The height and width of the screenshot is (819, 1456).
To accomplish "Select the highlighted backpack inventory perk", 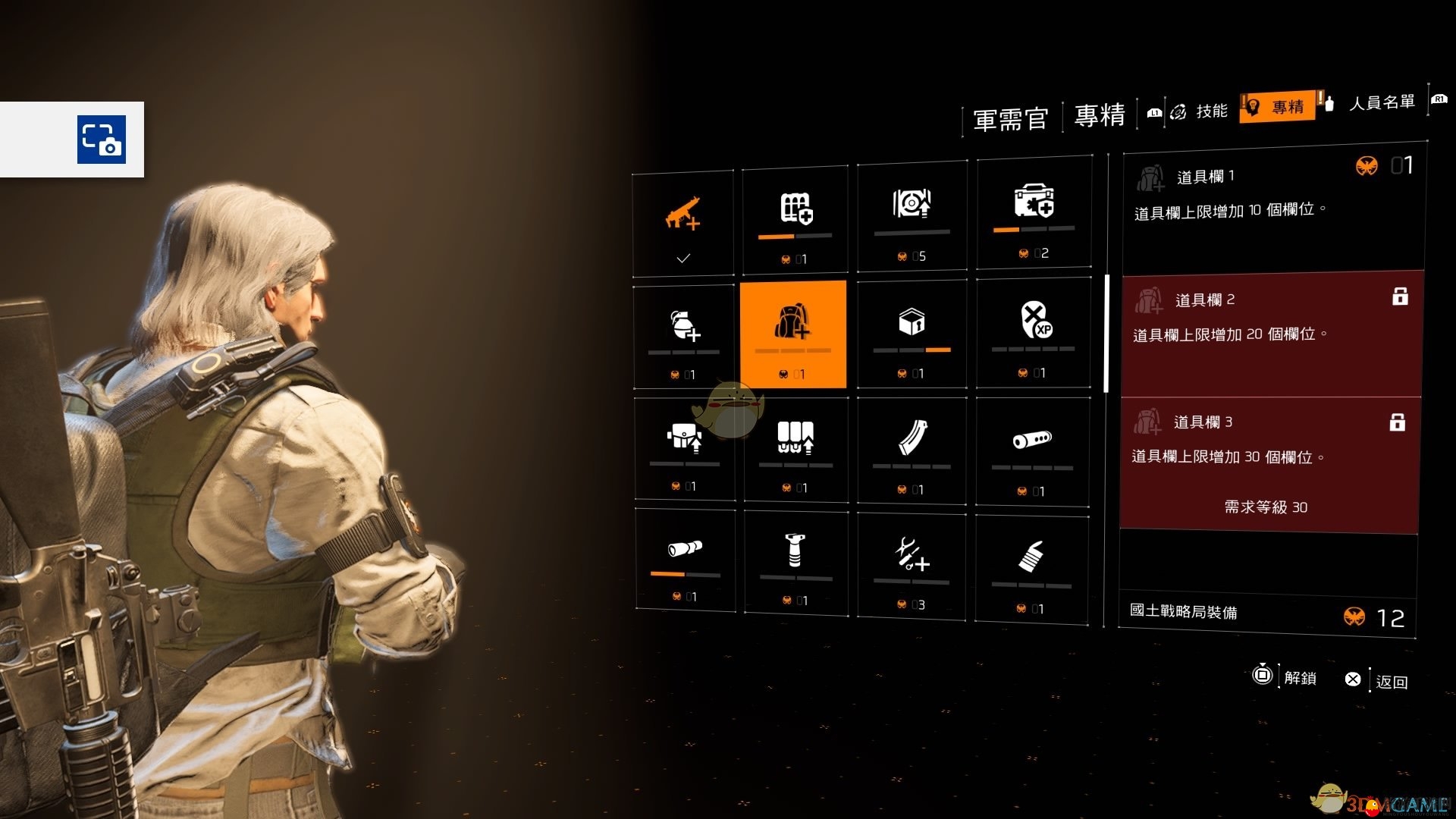I will [792, 334].
